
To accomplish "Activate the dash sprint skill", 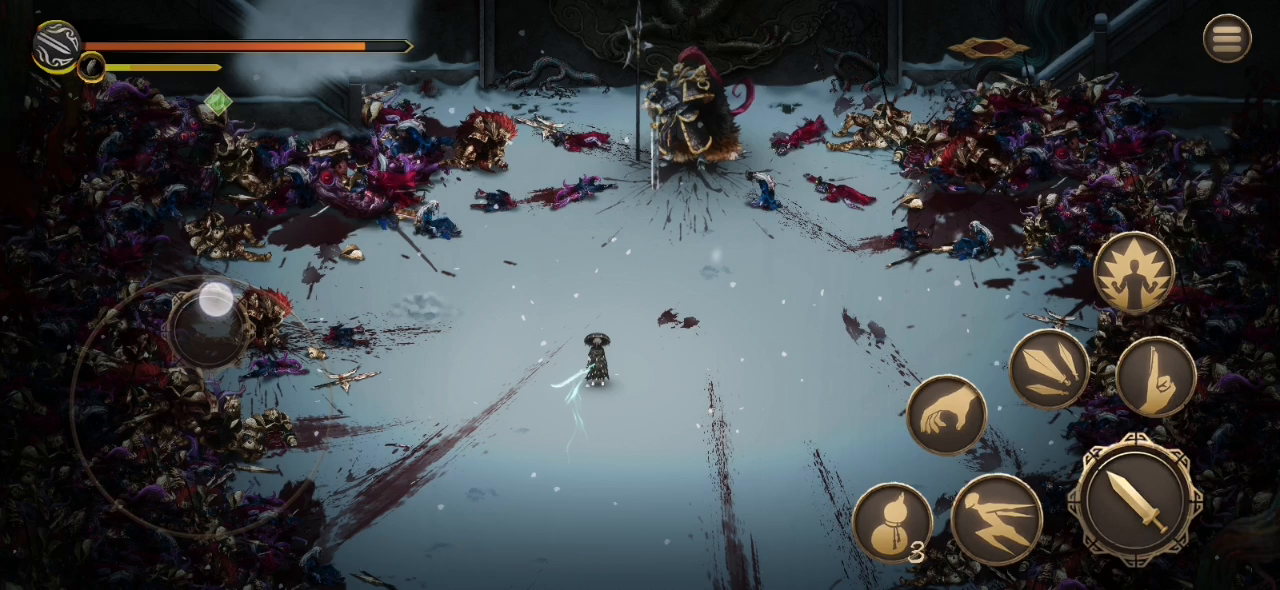I will [996, 519].
